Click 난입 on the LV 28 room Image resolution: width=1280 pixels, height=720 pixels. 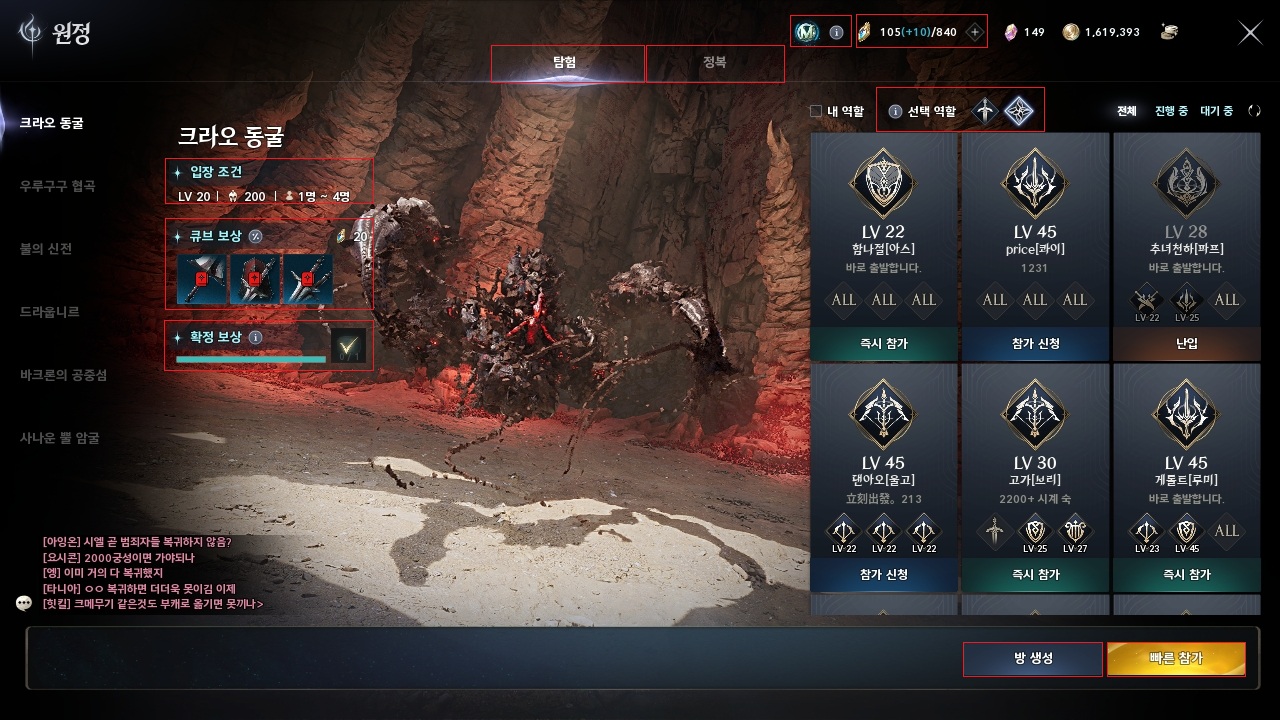pos(1187,344)
